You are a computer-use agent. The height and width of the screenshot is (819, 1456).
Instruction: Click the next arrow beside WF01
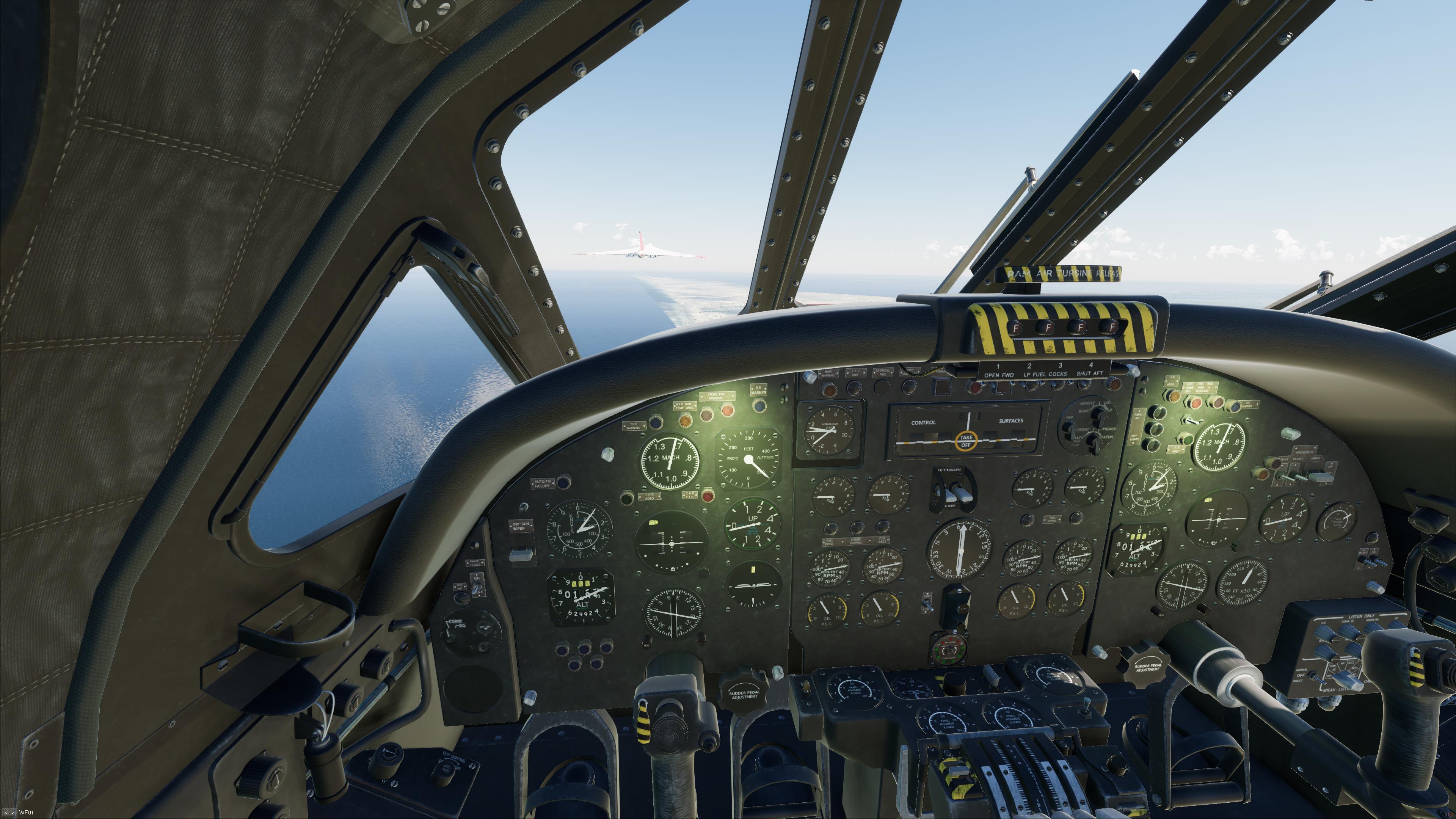pos(13,813)
